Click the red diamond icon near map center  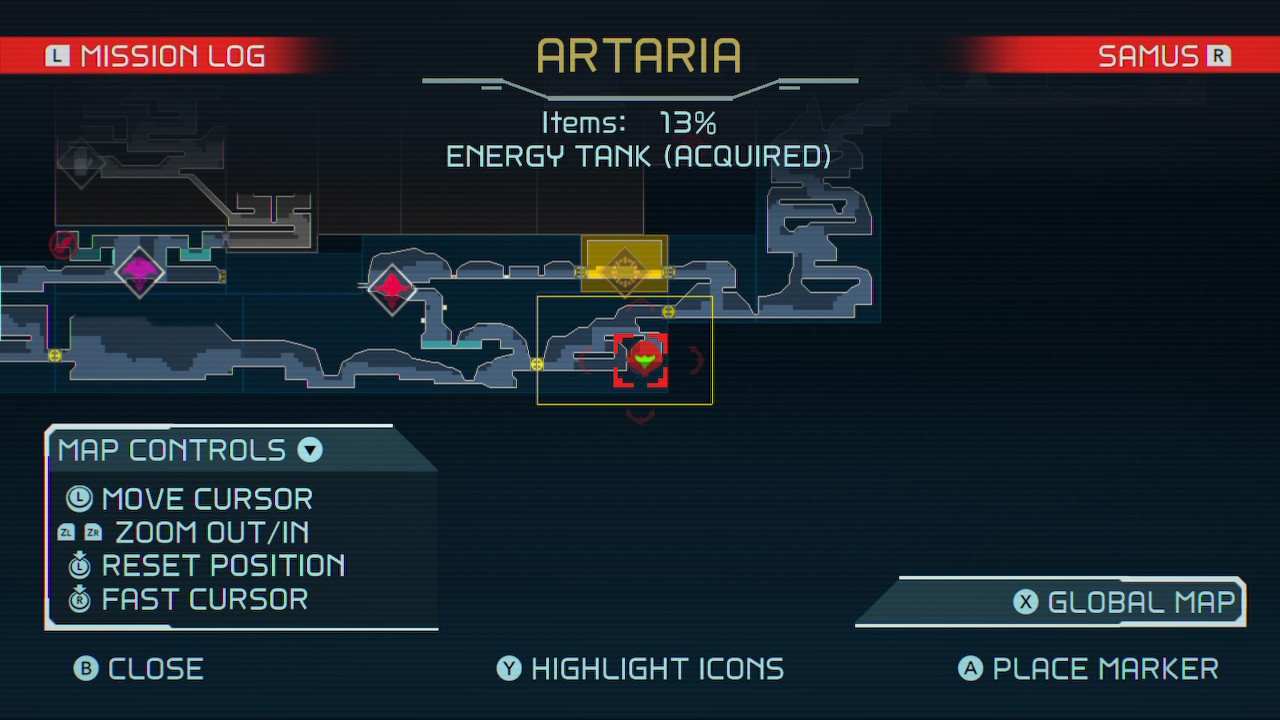391,291
